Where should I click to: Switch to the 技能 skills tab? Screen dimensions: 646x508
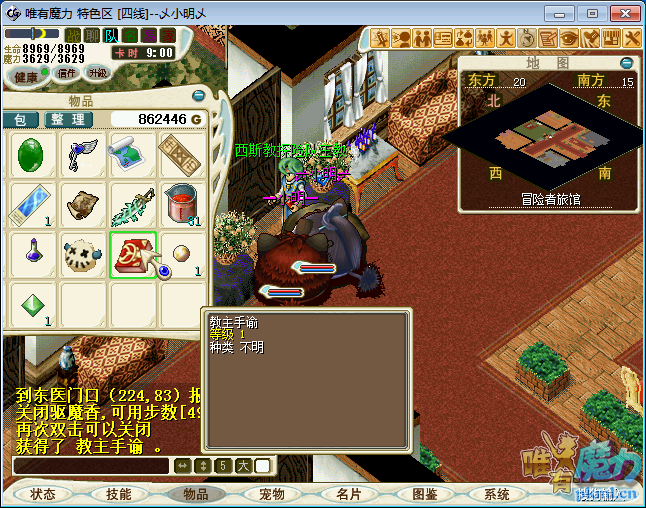click(119, 494)
